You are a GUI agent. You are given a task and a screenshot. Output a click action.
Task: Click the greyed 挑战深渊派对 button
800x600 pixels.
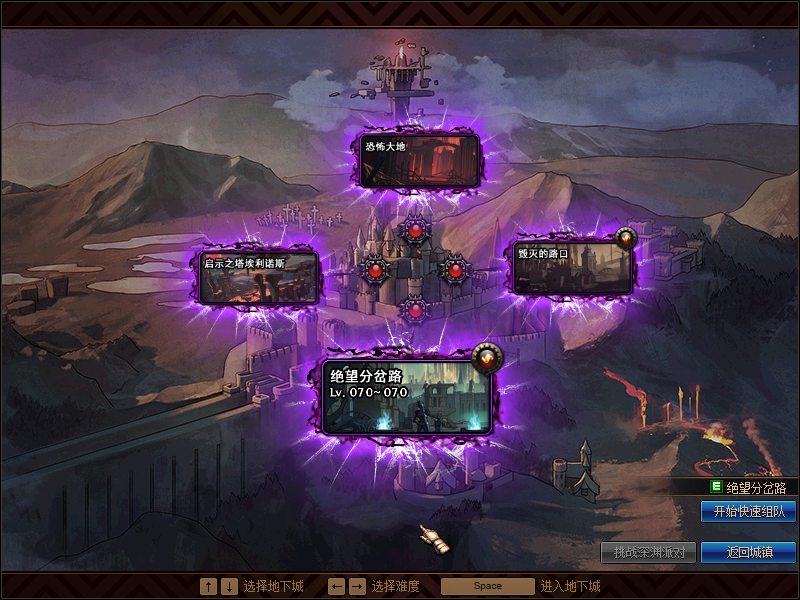click(x=648, y=552)
